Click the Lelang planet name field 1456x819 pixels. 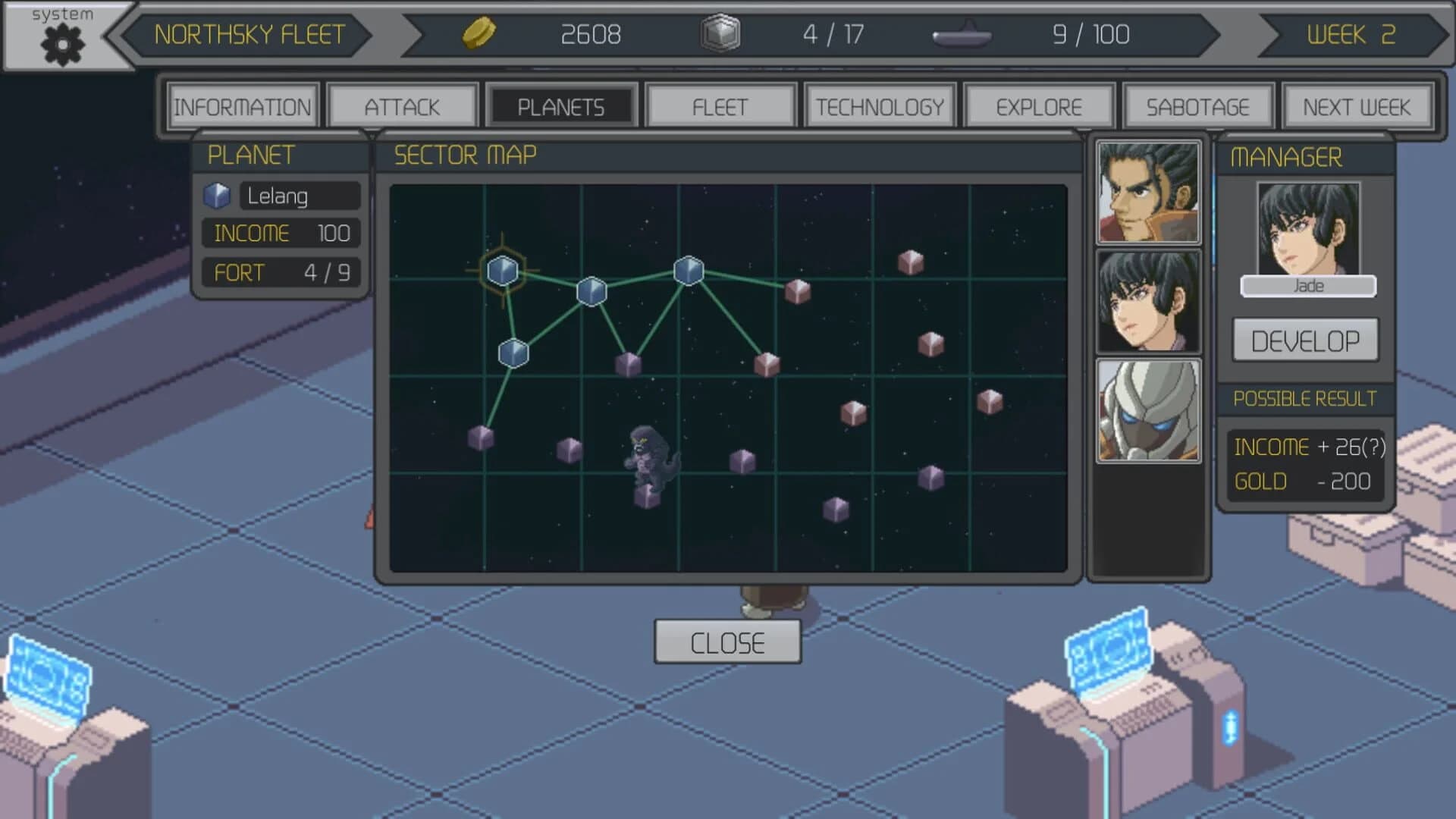coord(298,196)
